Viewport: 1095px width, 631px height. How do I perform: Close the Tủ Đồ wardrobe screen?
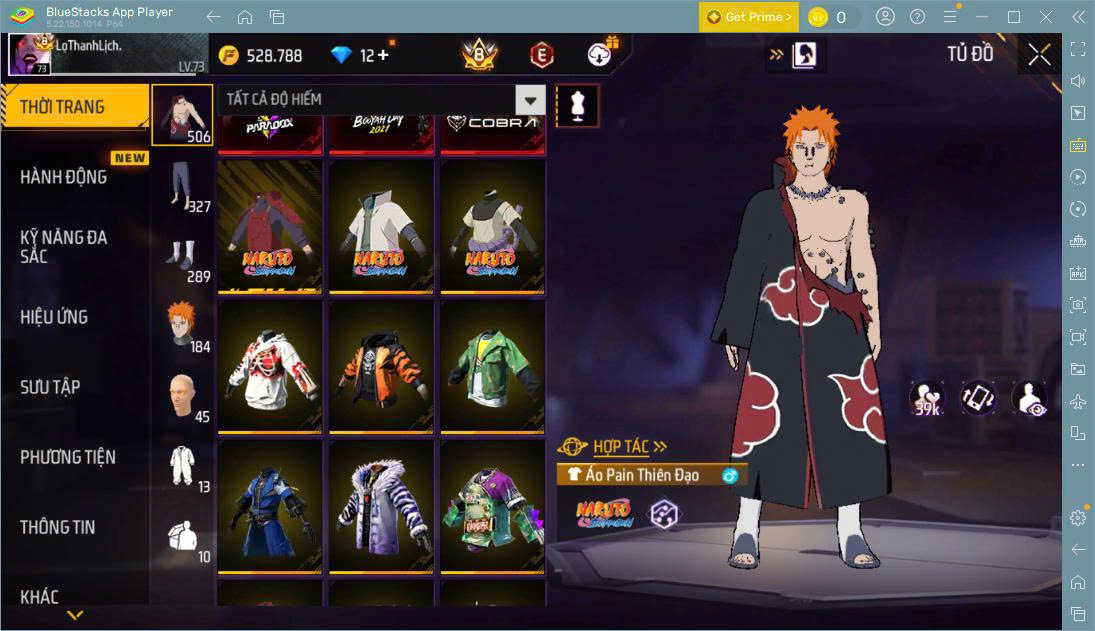click(1039, 54)
